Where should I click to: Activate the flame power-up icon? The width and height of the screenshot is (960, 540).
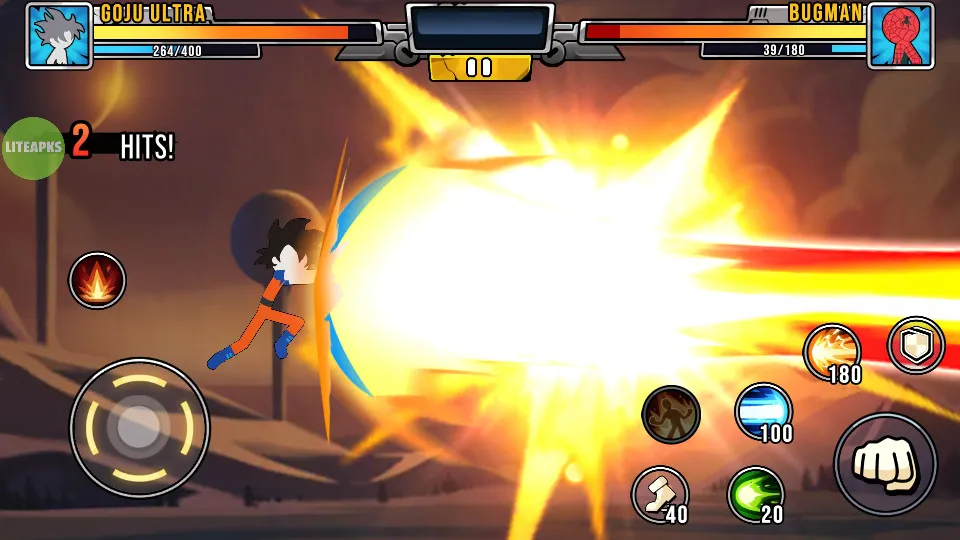[97, 280]
